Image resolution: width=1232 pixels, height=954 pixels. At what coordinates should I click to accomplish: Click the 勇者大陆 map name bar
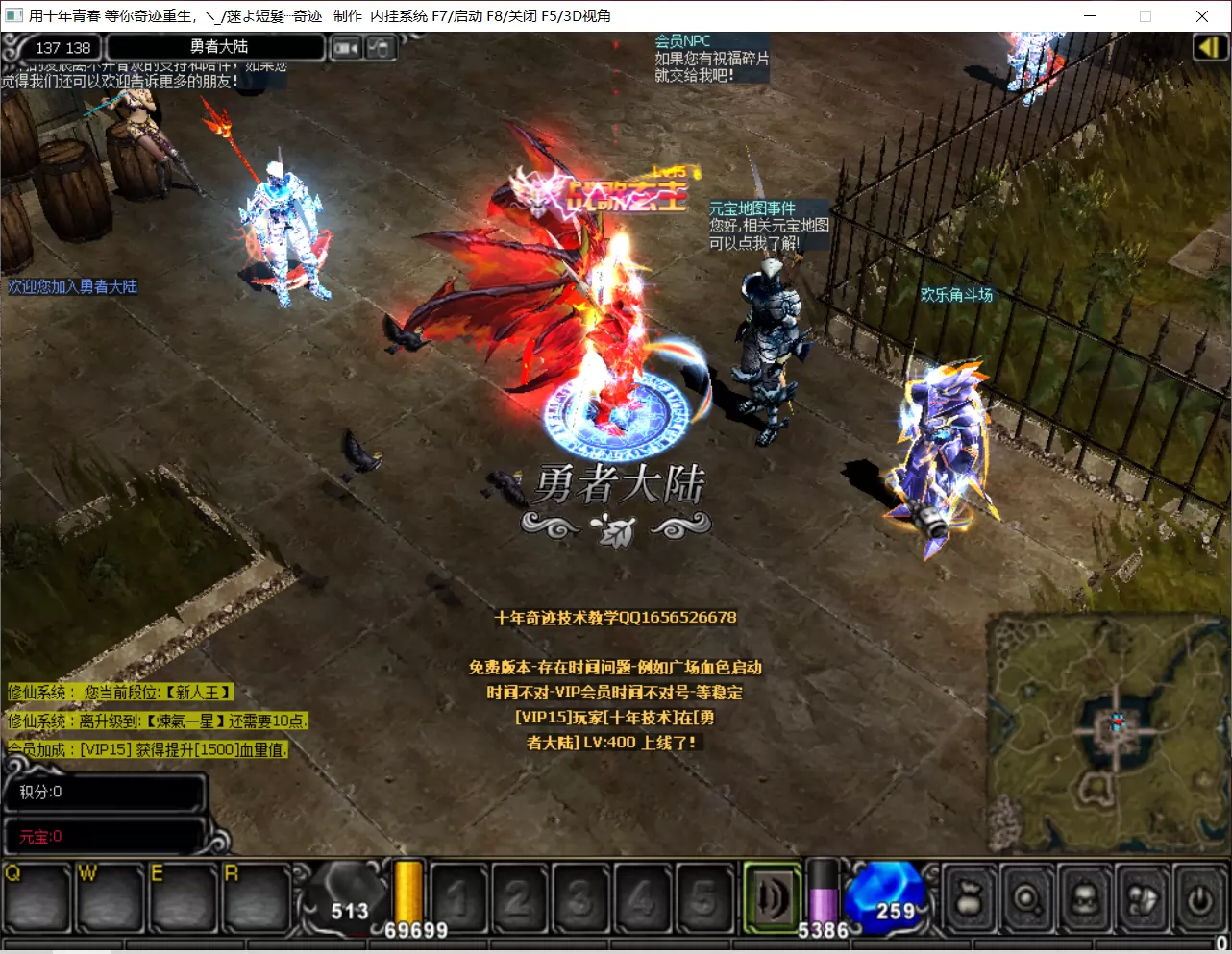click(x=217, y=47)
